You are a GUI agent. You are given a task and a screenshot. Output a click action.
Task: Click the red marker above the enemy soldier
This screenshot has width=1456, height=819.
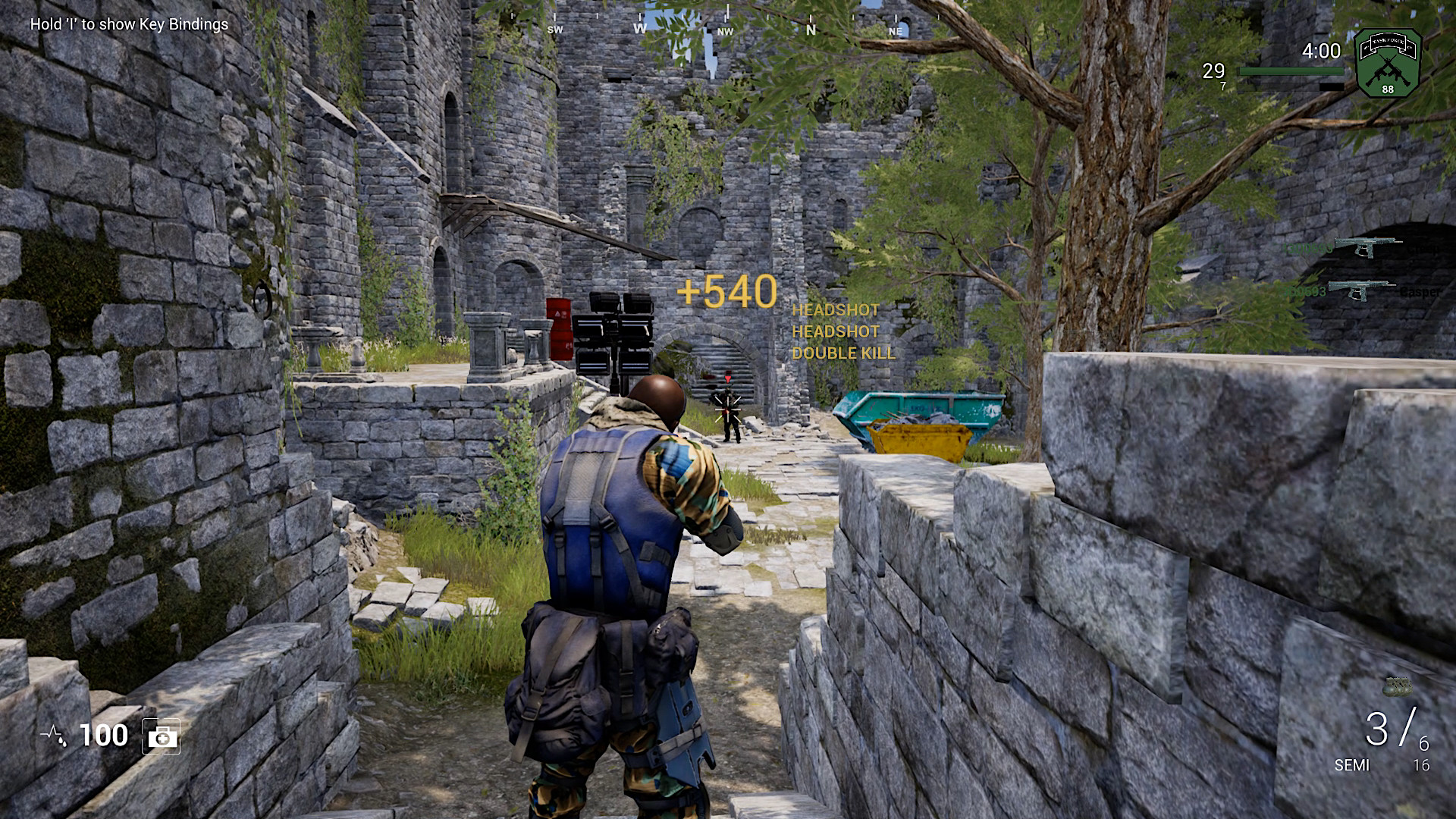726,378
